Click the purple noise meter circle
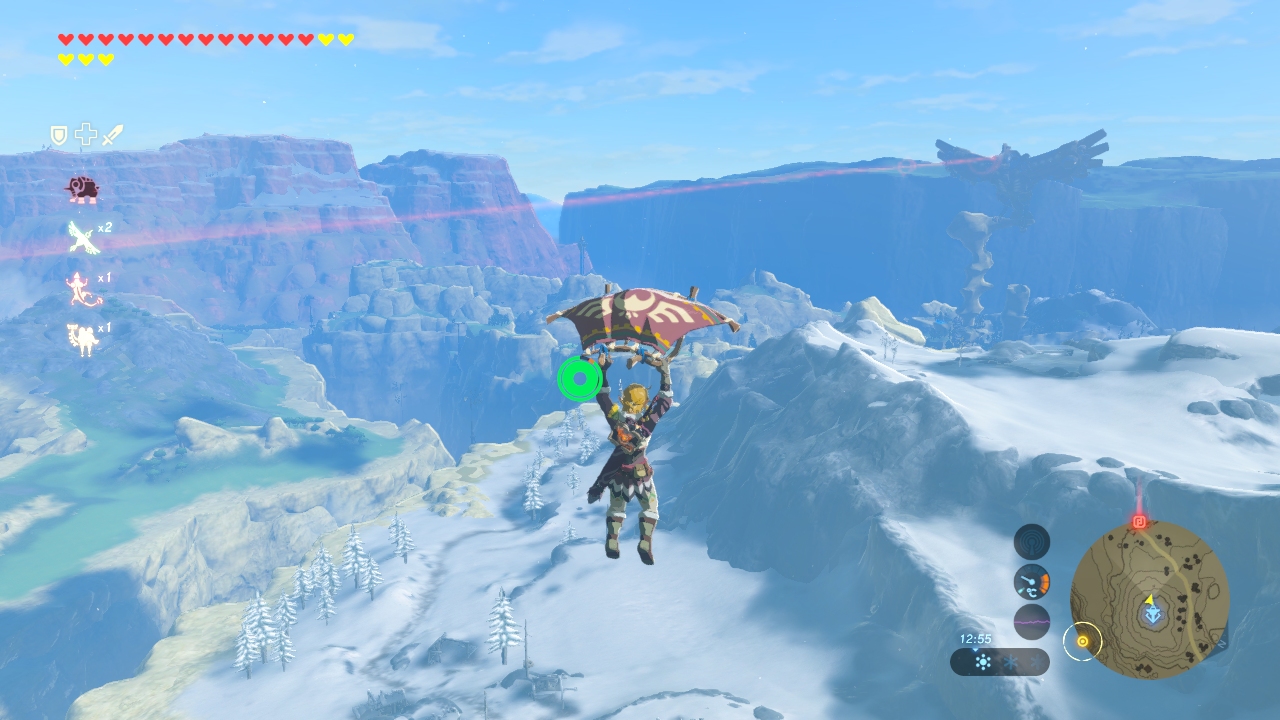 1032,622
